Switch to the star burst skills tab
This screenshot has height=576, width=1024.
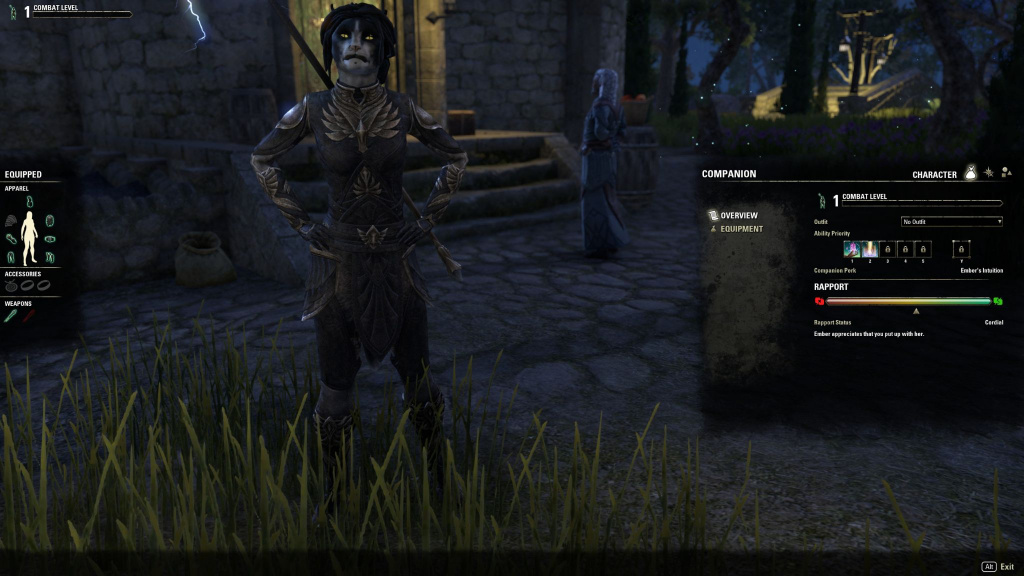(x=989, y=173)
